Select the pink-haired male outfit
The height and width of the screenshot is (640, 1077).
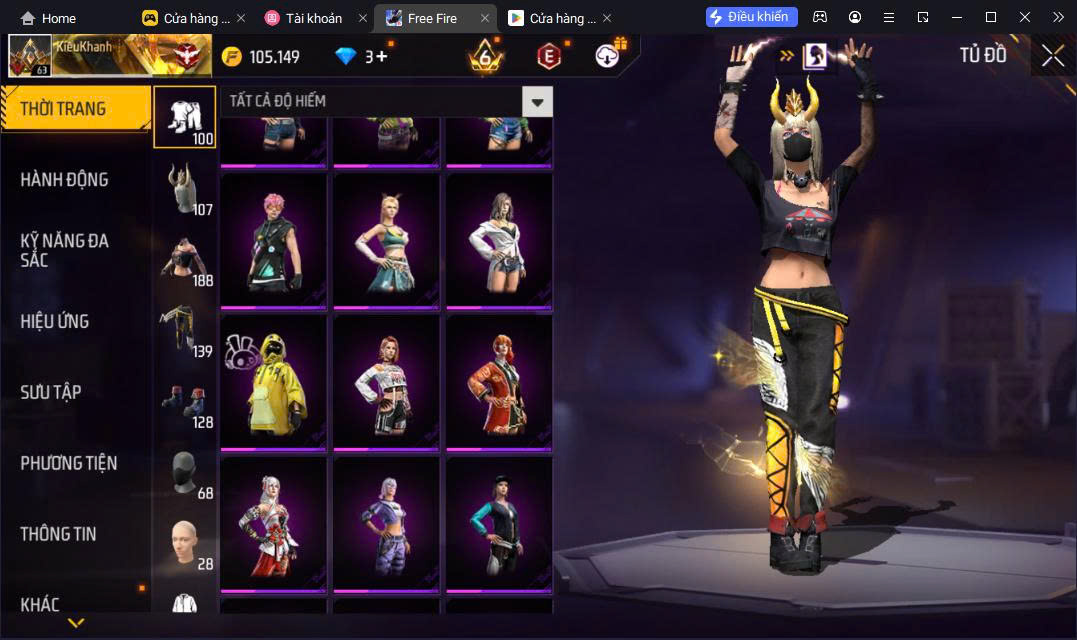(x=273, y=241)
